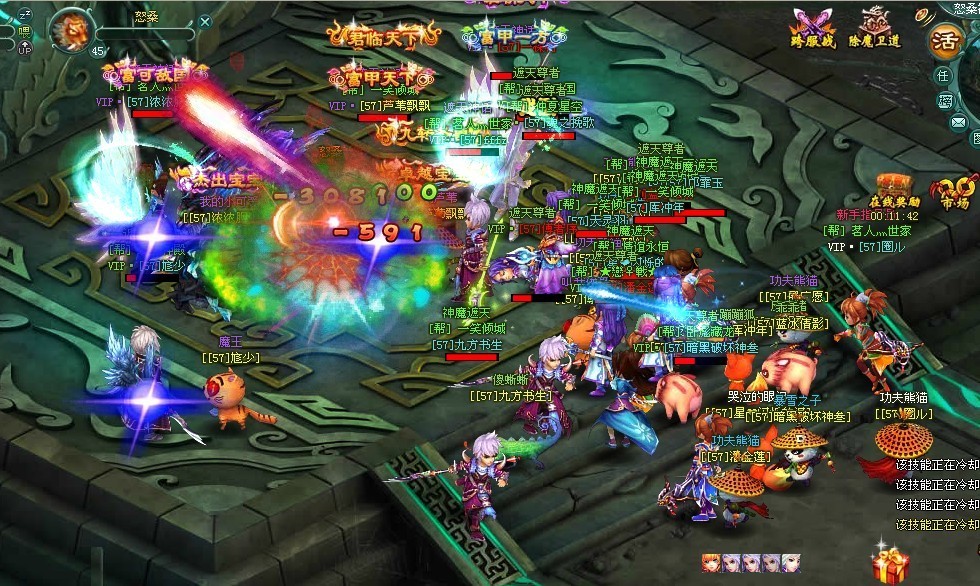Open the mail envelope icon

coord(958,123)
